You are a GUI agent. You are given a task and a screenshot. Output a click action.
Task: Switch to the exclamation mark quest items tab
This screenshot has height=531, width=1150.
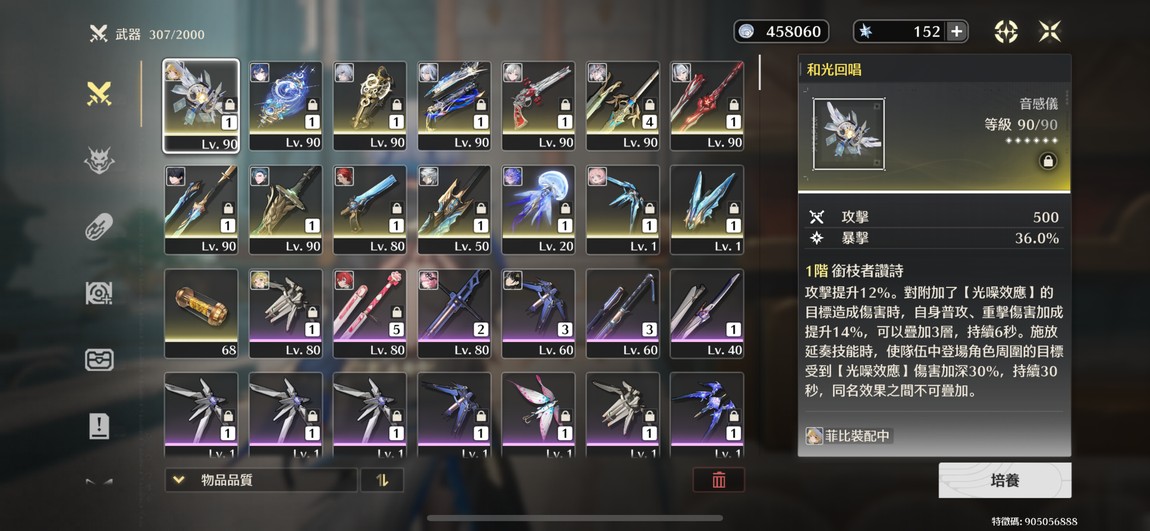[x=98, y=427]
